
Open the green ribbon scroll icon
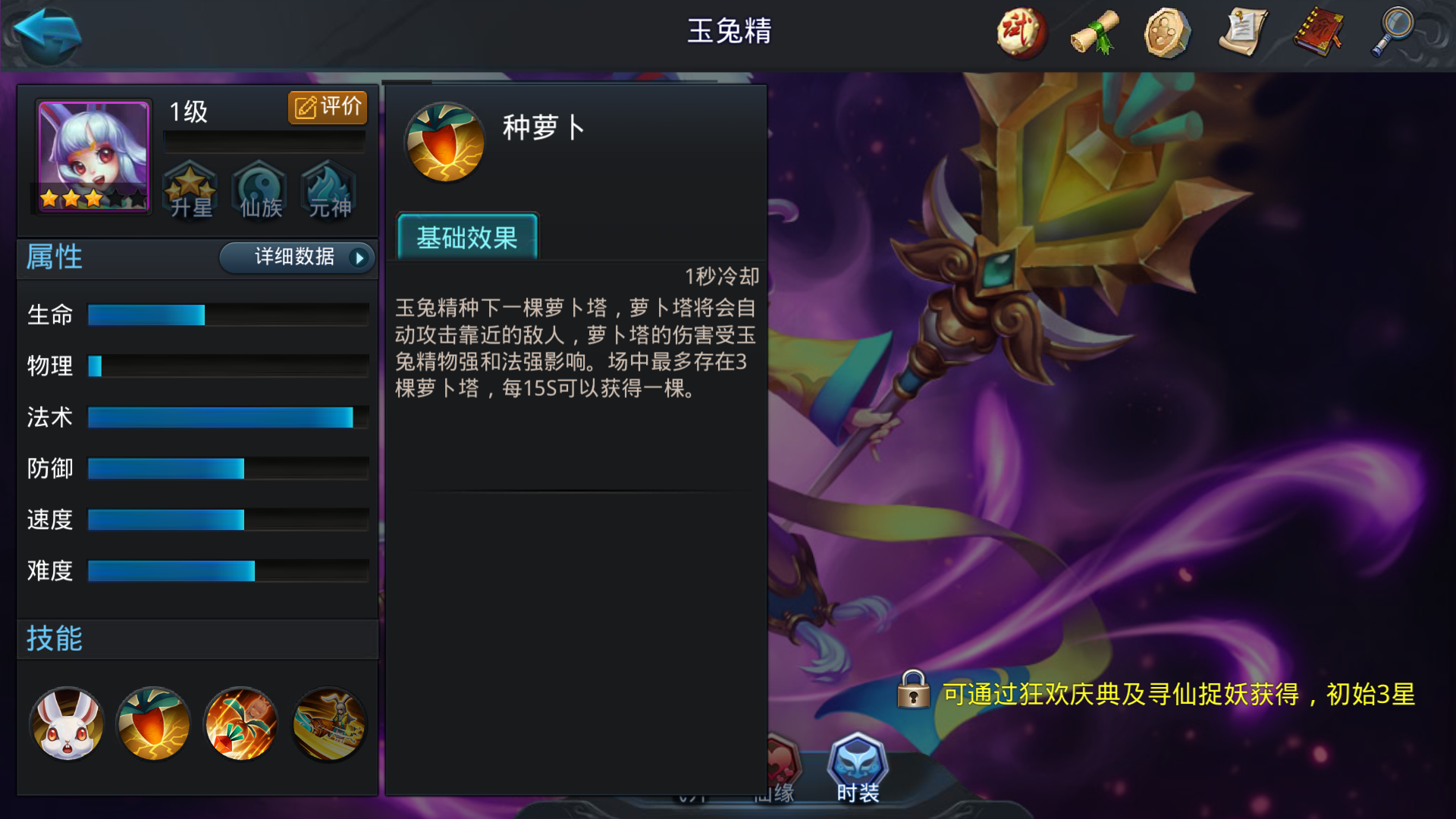(1095, 32)
